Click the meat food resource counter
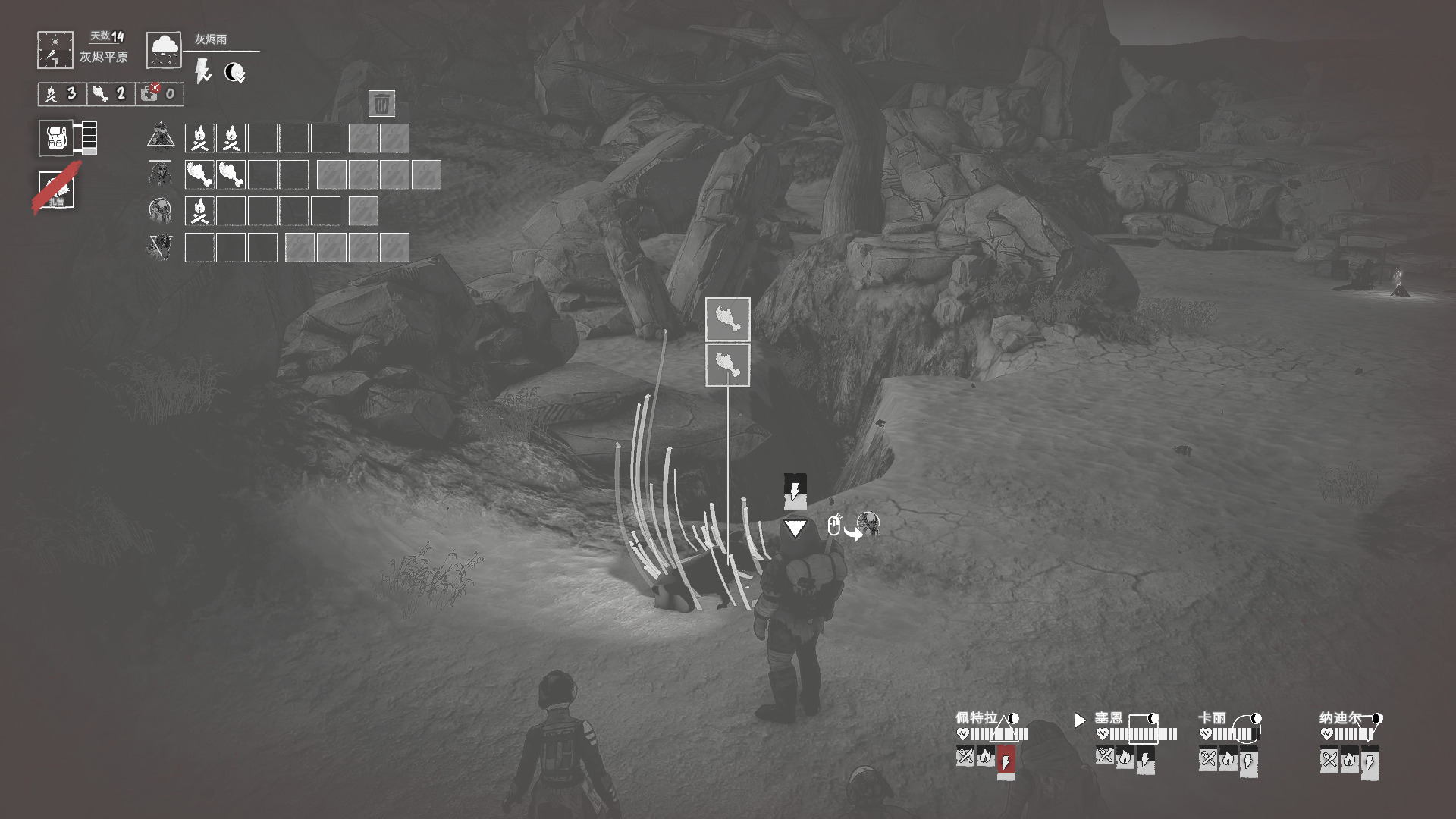 click(x=109, y=93)
